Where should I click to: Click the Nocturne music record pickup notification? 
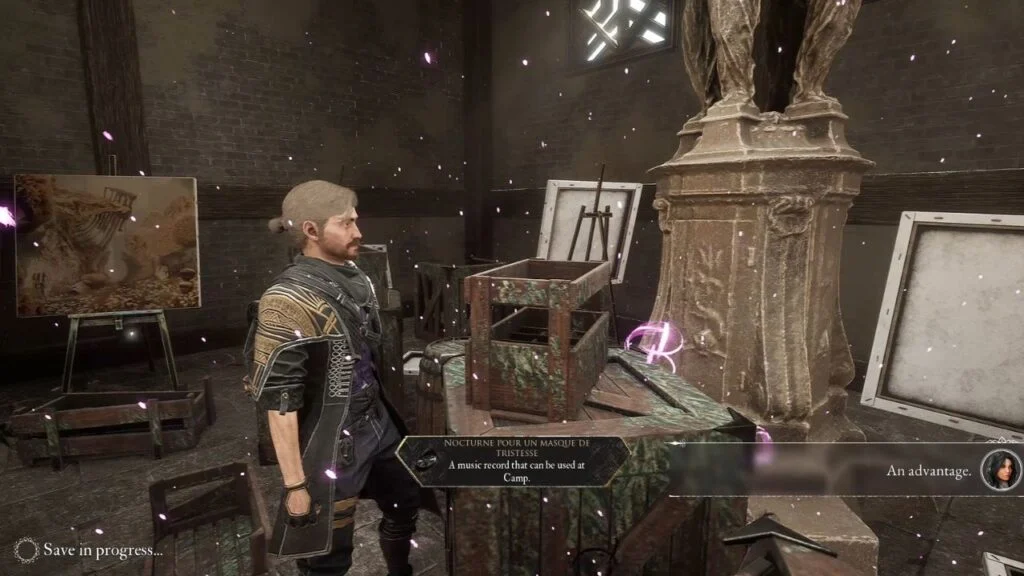pos(512,461)
